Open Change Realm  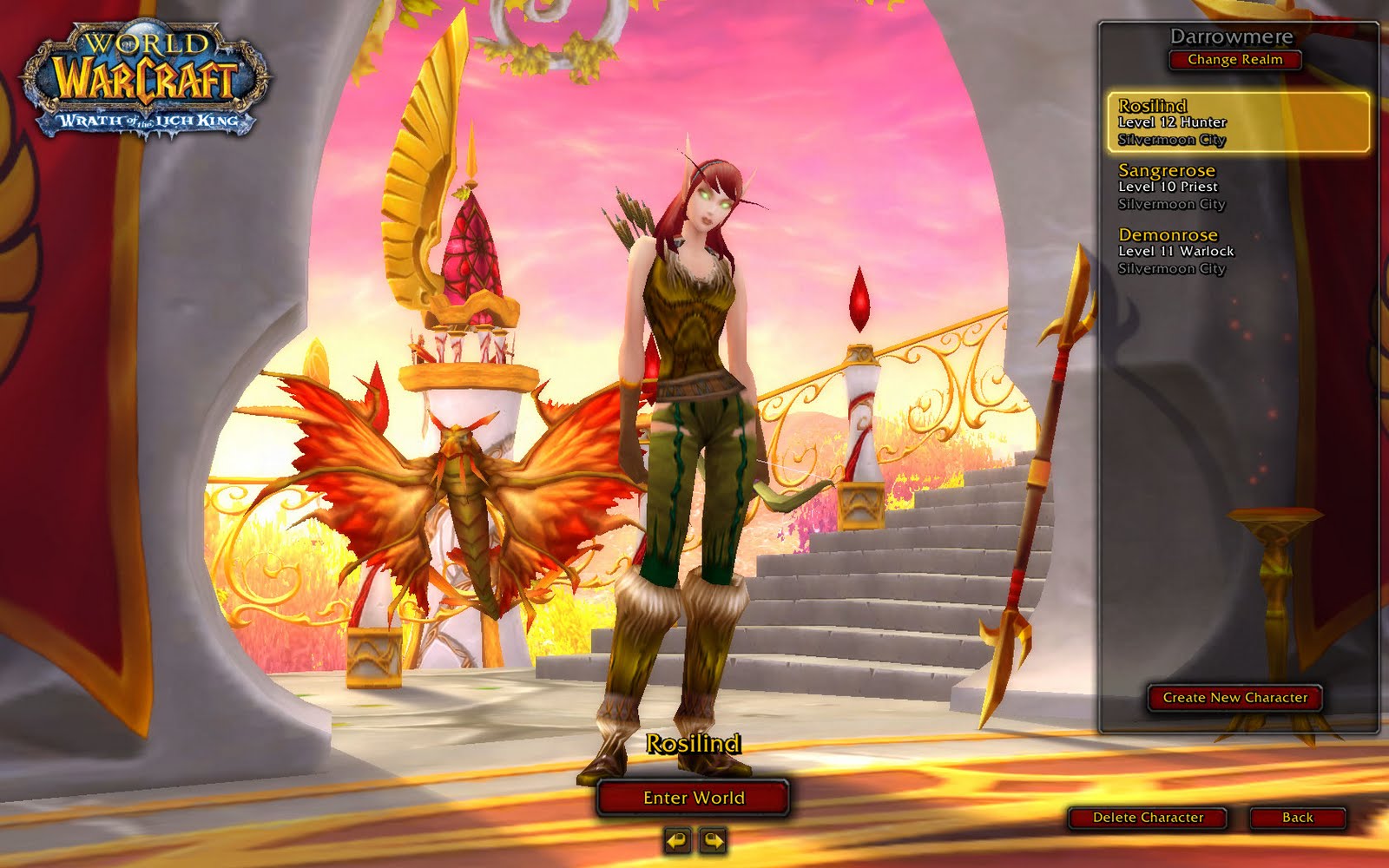click(x=1234, y=61)
